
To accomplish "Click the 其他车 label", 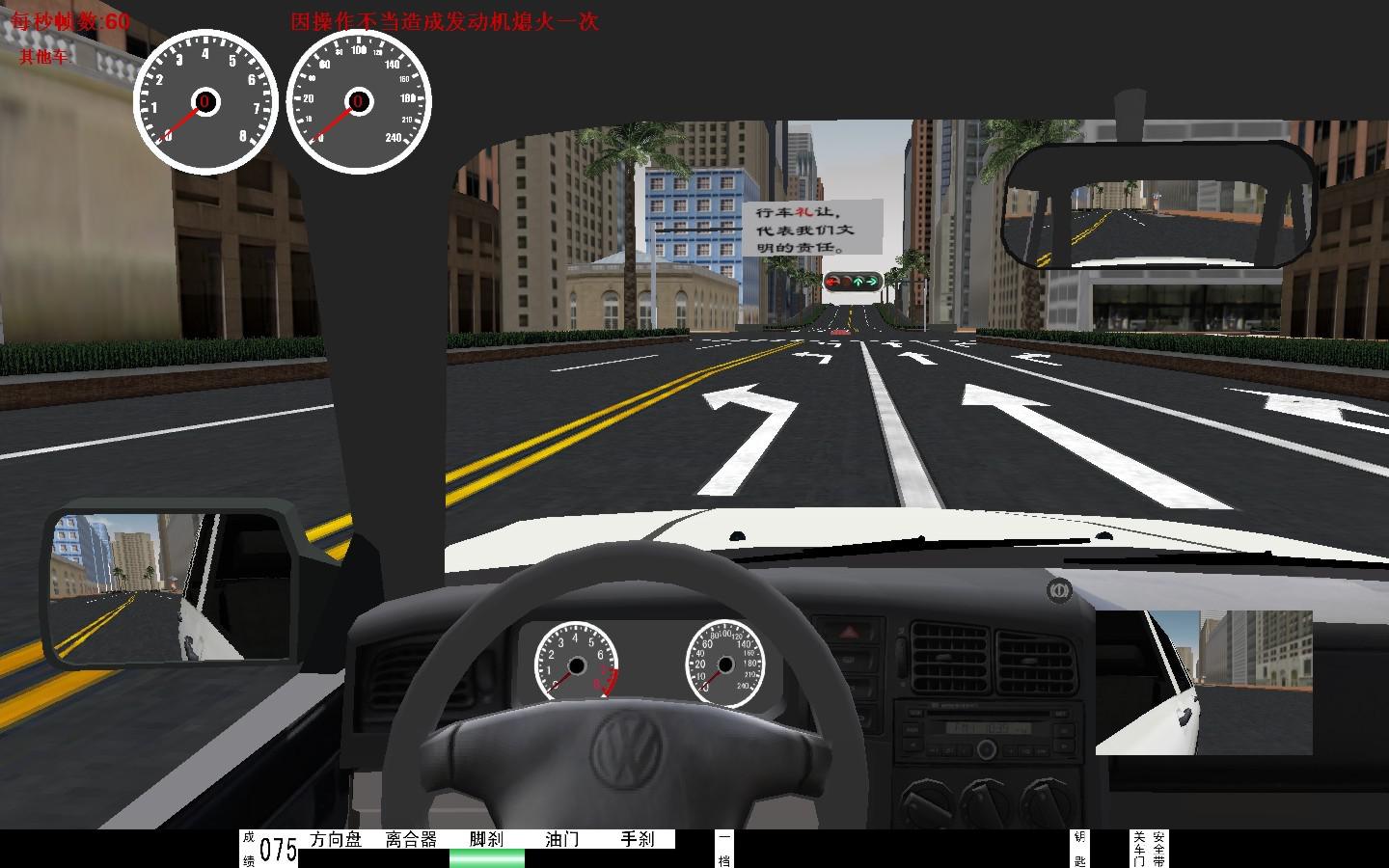I will coord(44,57).
